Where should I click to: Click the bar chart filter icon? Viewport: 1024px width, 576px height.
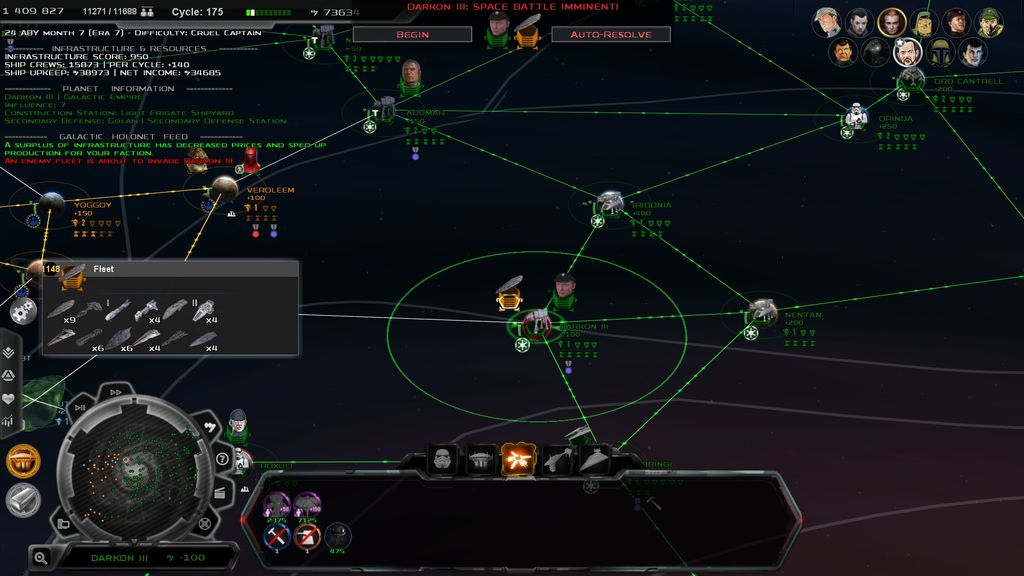coord(8,421)
